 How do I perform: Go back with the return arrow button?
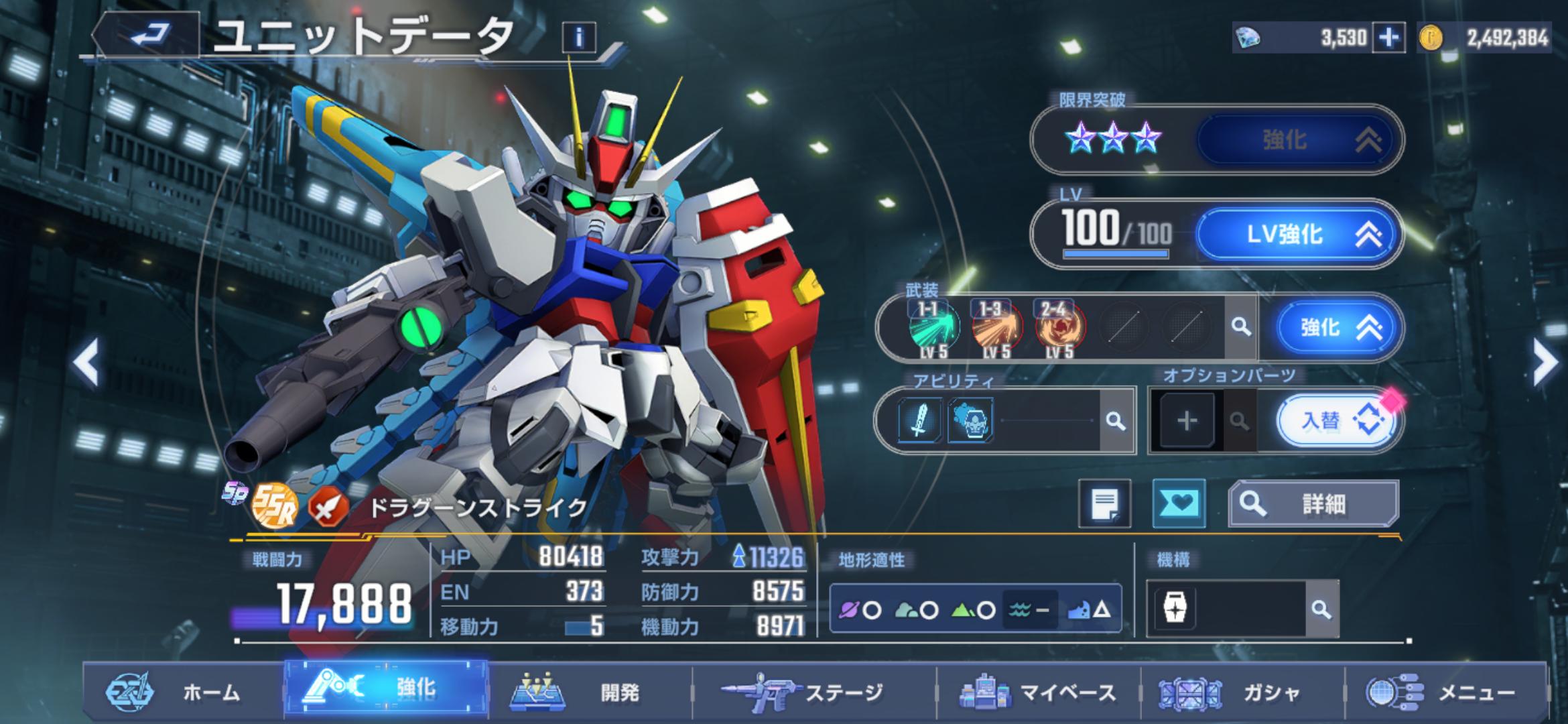coord(150,34)
